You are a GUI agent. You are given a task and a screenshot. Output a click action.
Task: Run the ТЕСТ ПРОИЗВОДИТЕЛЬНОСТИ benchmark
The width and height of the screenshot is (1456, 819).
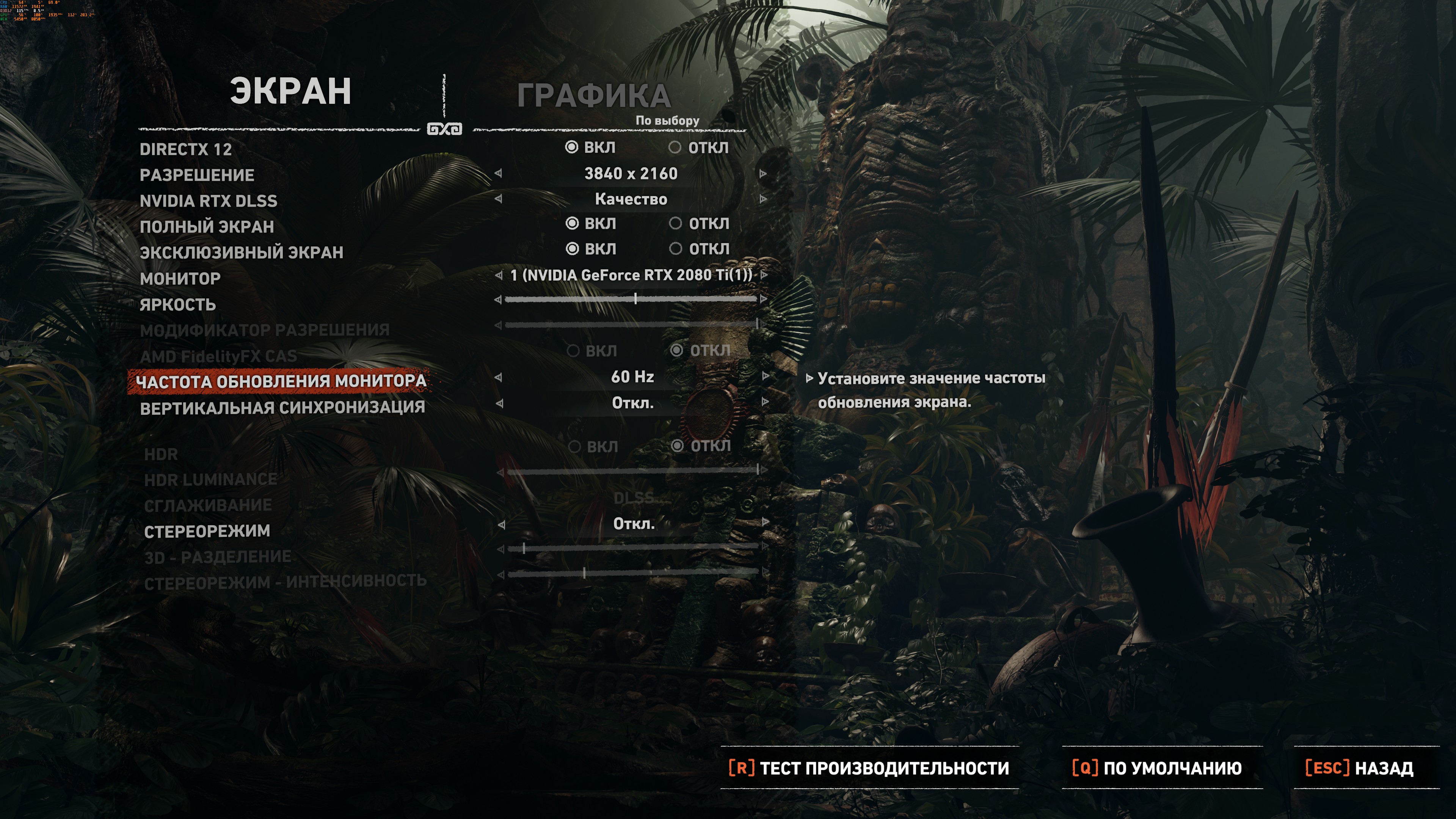pyautogui.click(x=869, y=768)
